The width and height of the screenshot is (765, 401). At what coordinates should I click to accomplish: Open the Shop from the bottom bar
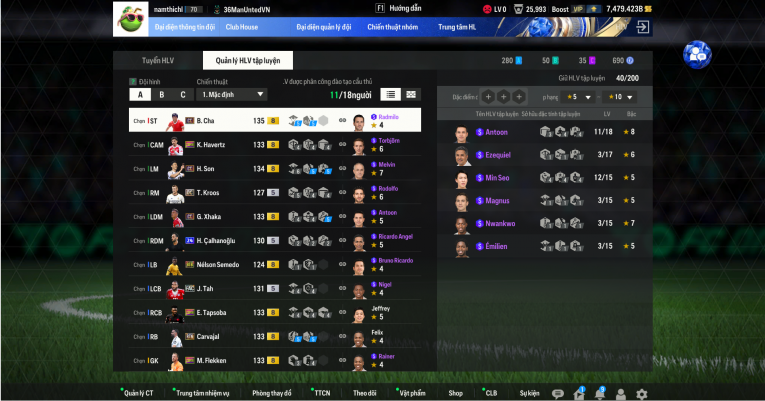tap(456, 393)
